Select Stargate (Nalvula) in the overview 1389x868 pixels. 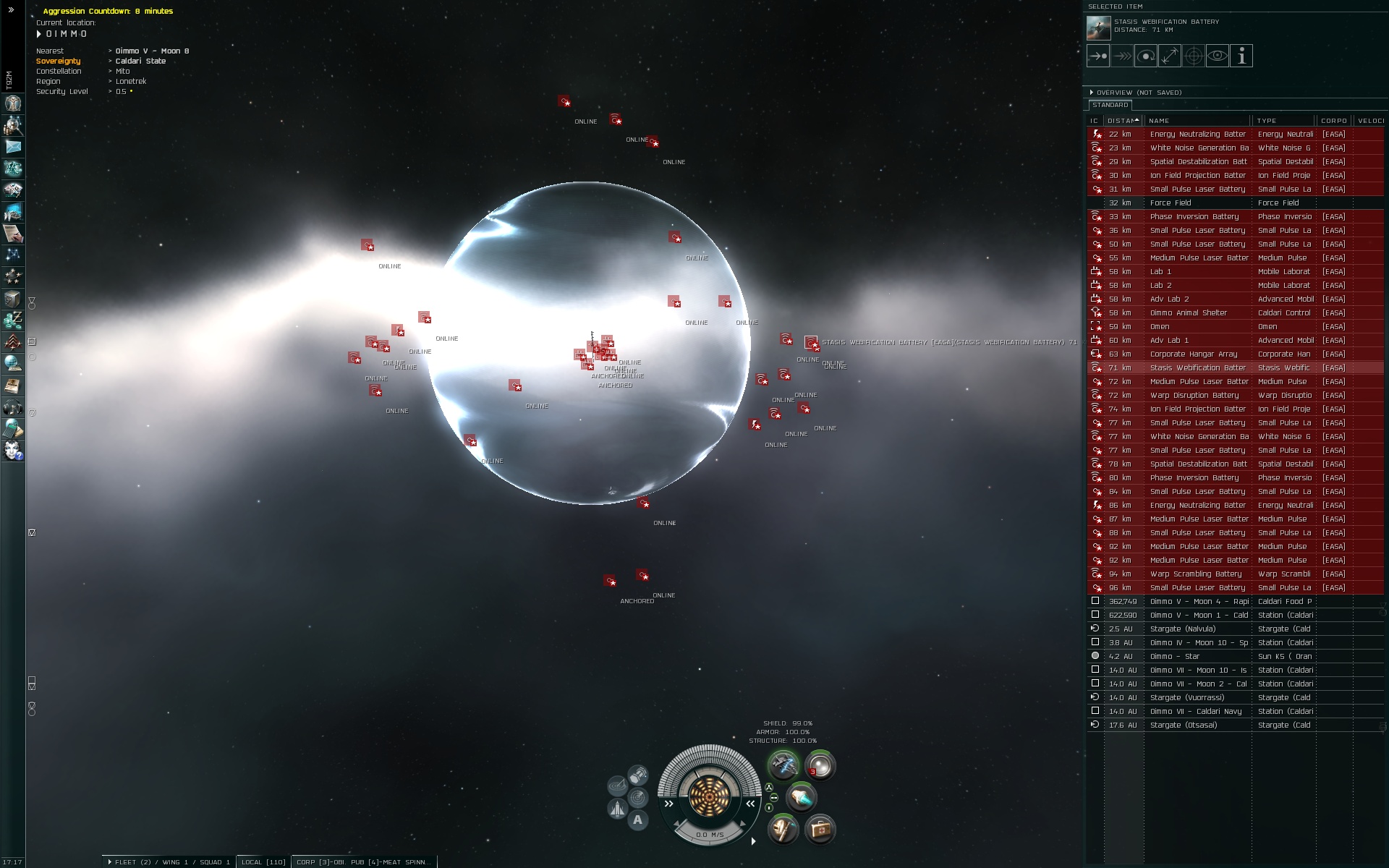(x=1198, y=629)
